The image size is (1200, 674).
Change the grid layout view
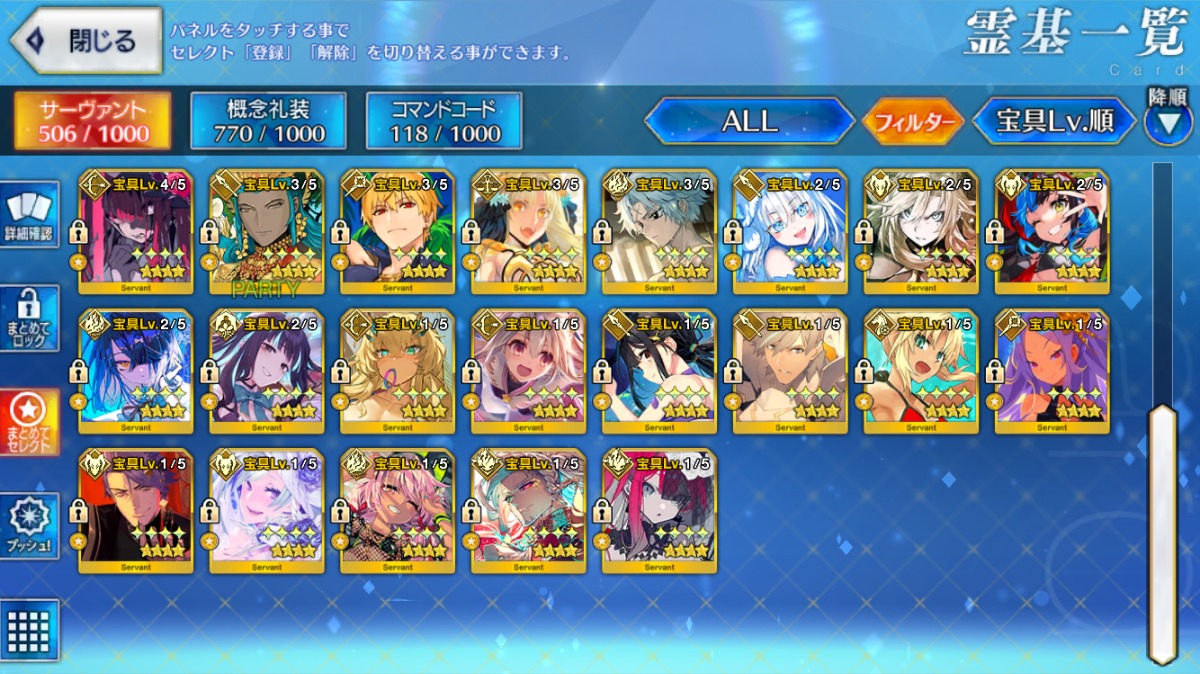(29, 630)
